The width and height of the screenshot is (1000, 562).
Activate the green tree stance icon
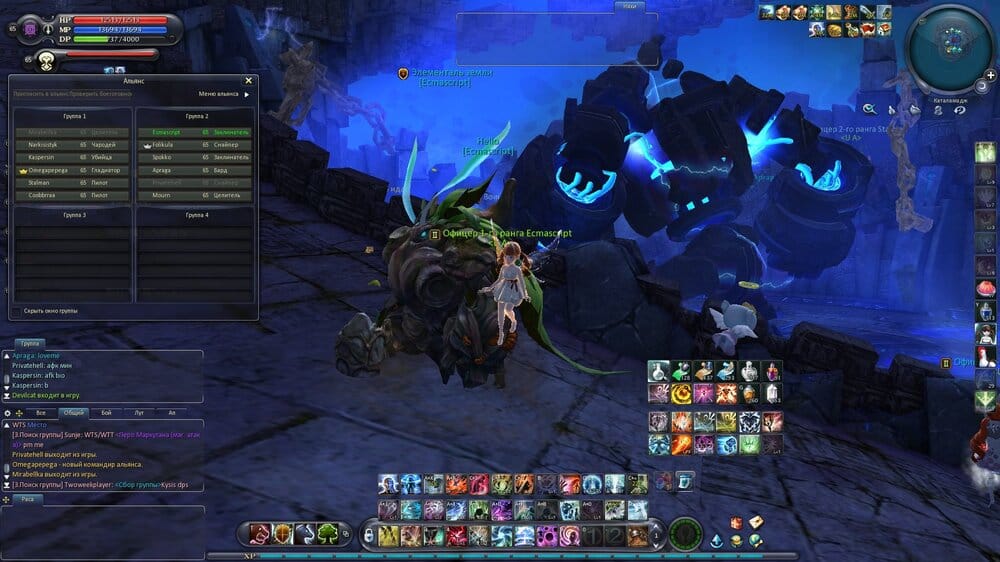pyautogui.click(x=328, y=534)
